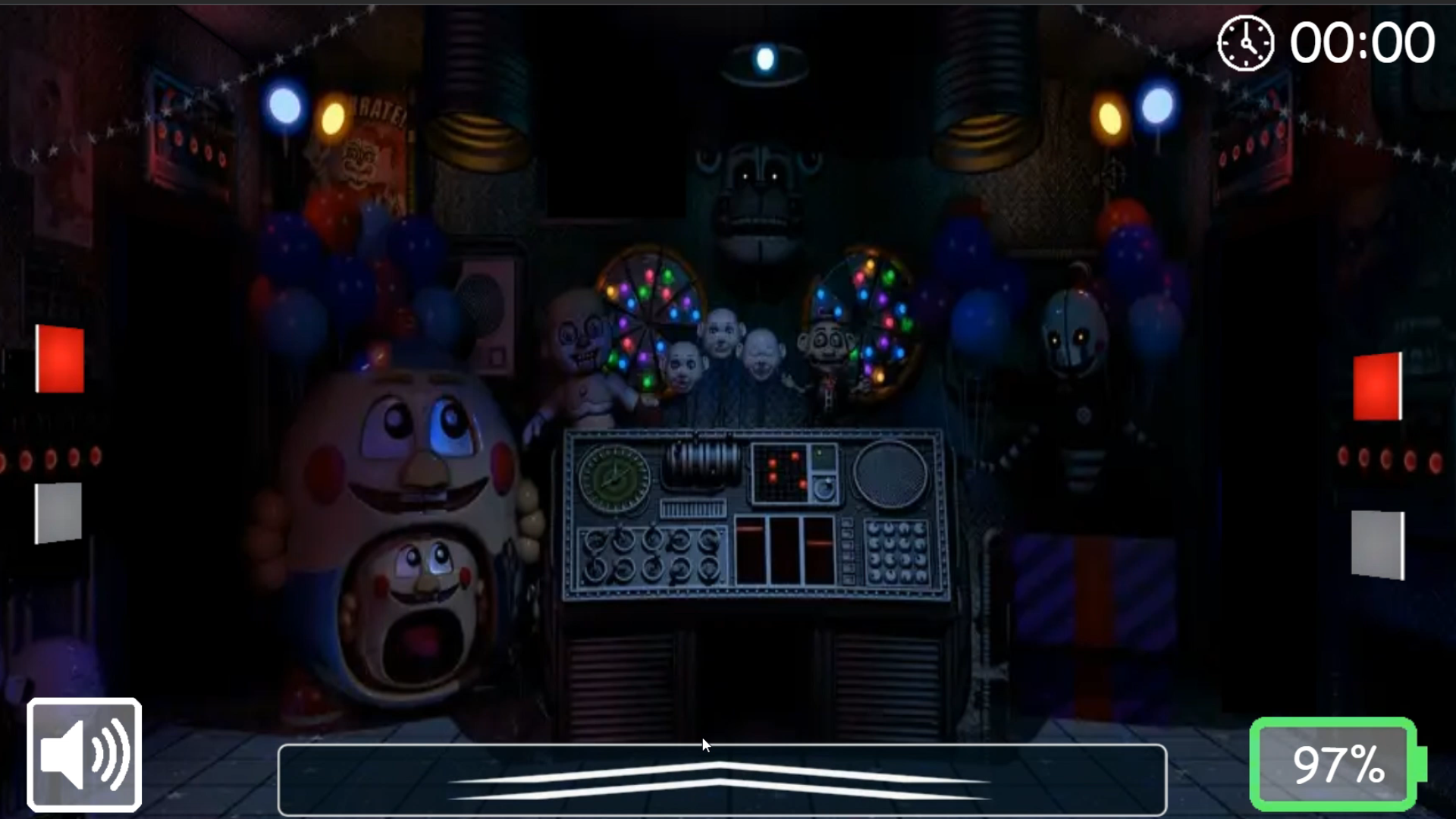Click the clock icon beside the timer

(x=1244, y=43)
